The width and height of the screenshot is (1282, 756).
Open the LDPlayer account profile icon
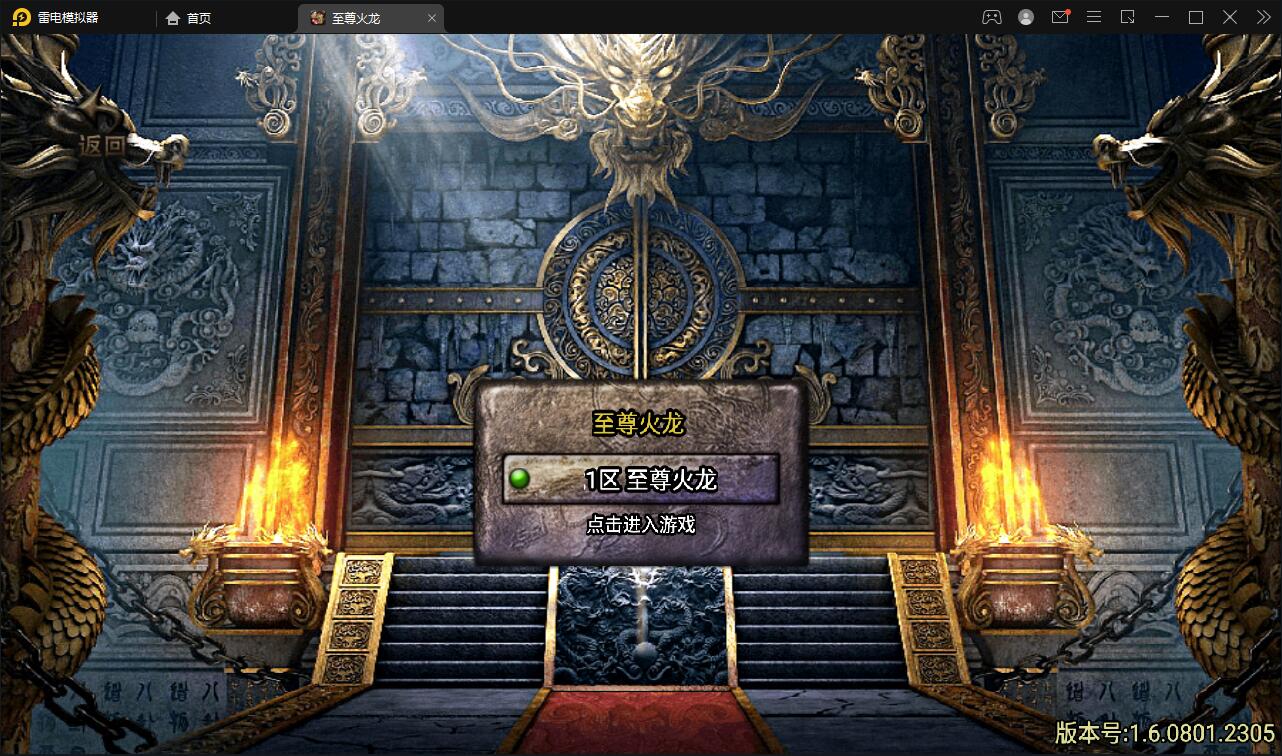(1025, 17)
